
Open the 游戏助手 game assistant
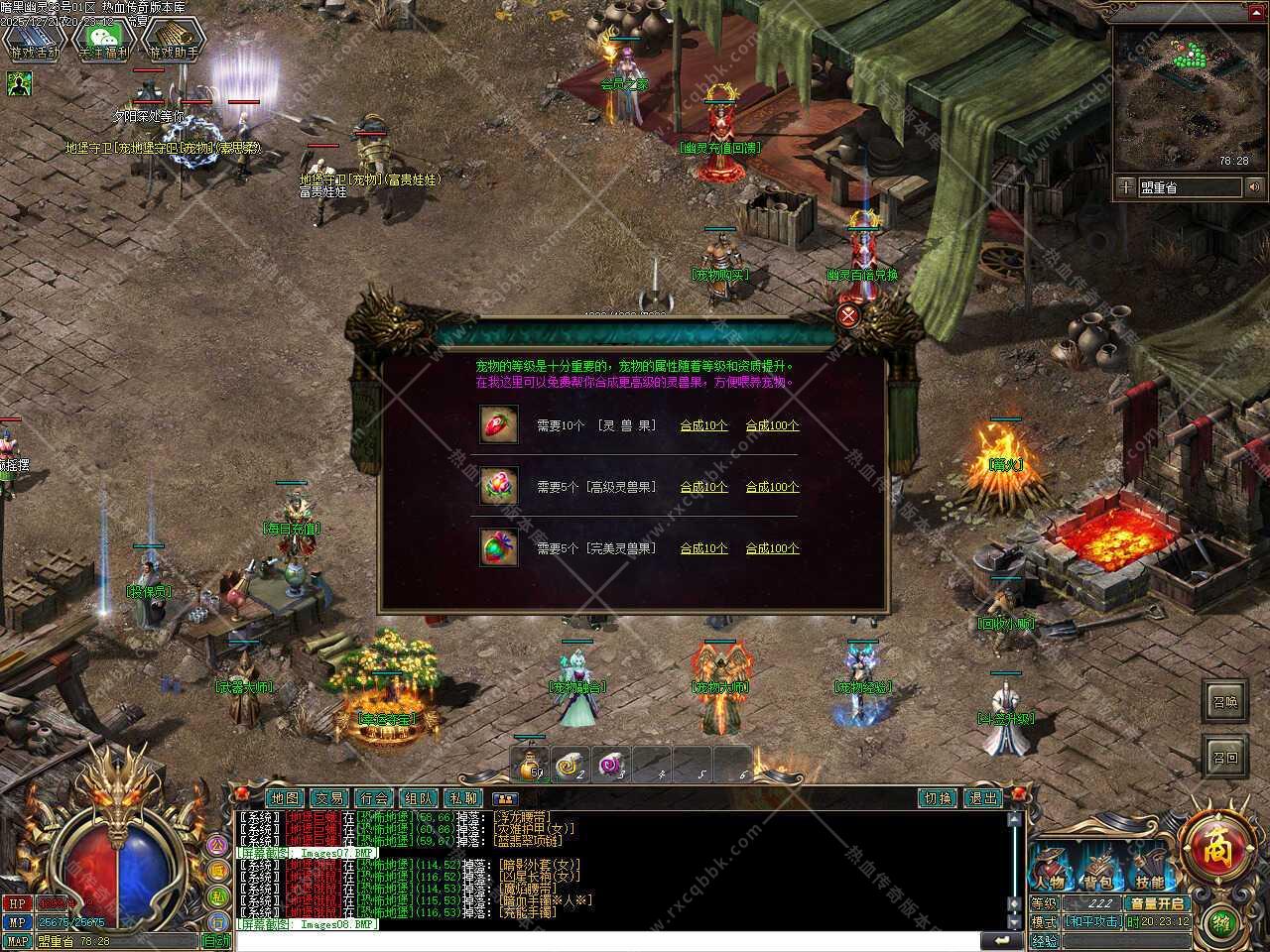pos(173,41)
